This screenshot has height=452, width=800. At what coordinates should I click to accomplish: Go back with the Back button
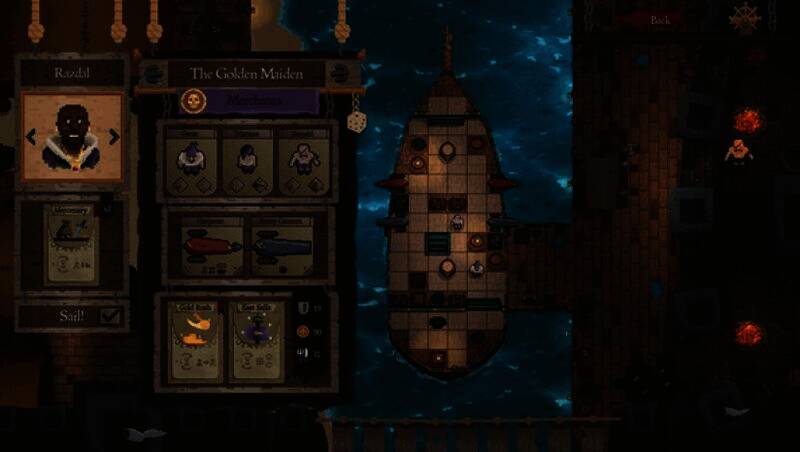point(660,19)
